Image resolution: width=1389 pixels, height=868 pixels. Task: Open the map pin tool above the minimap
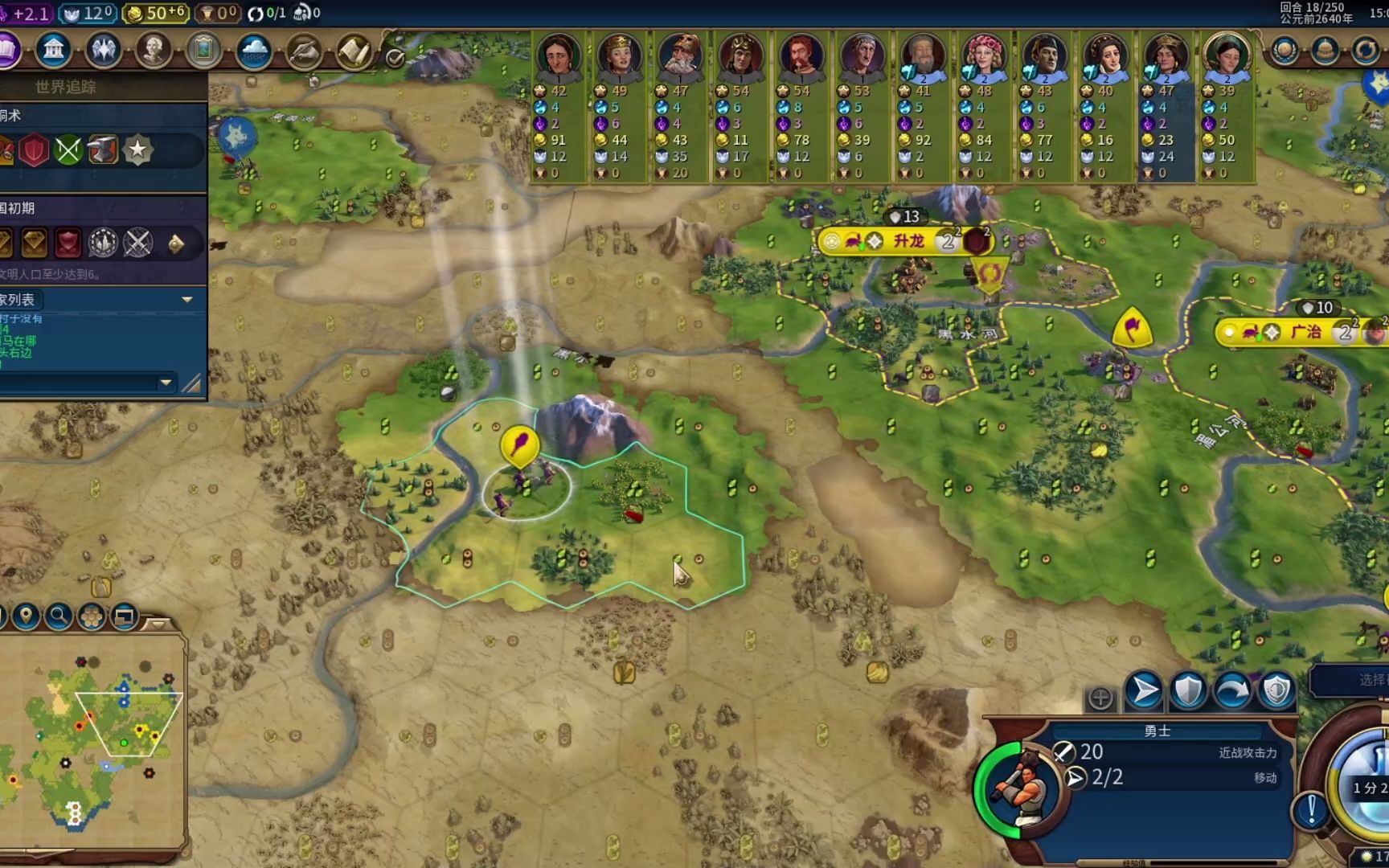point(26,616)
